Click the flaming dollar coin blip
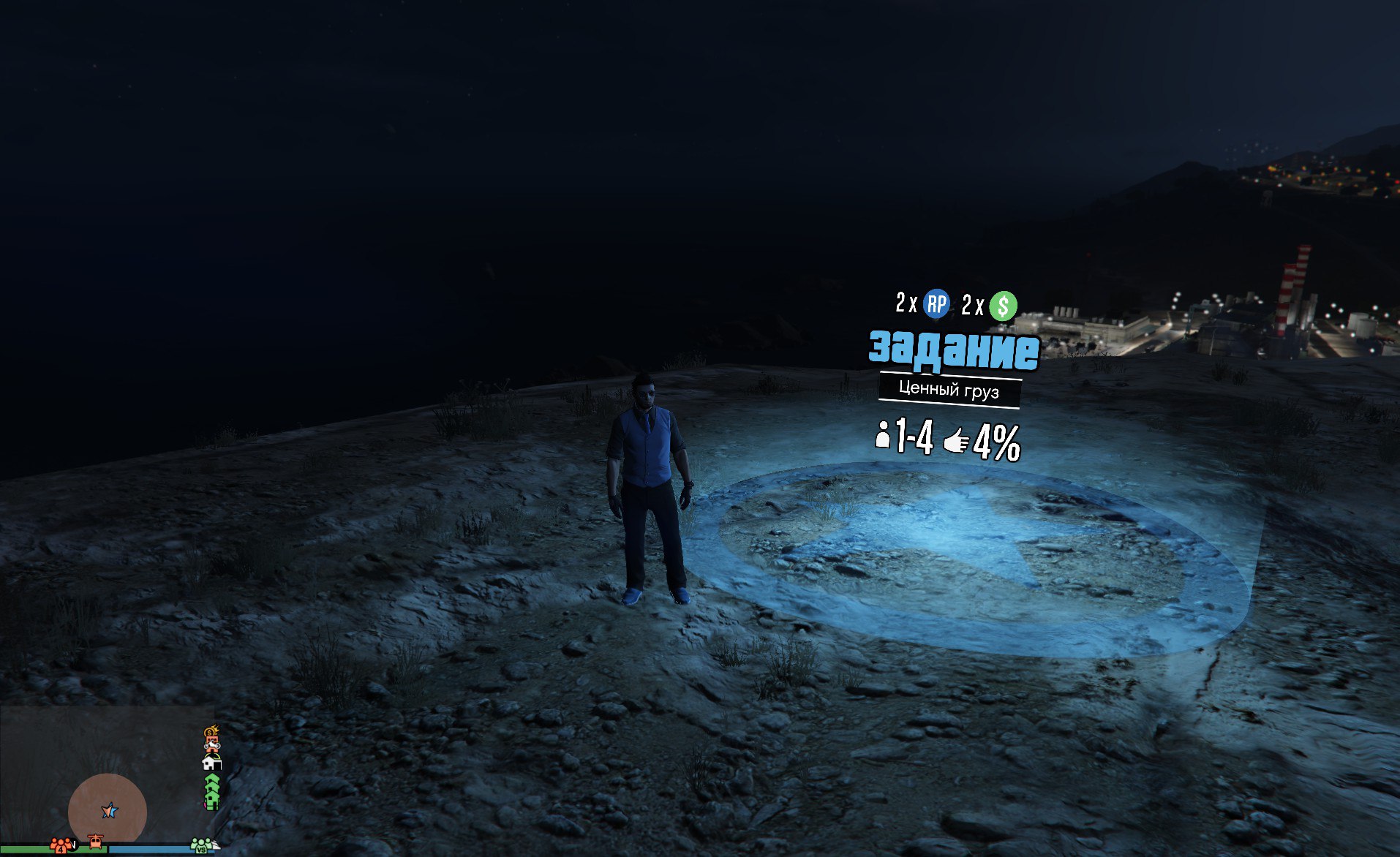 211,731
